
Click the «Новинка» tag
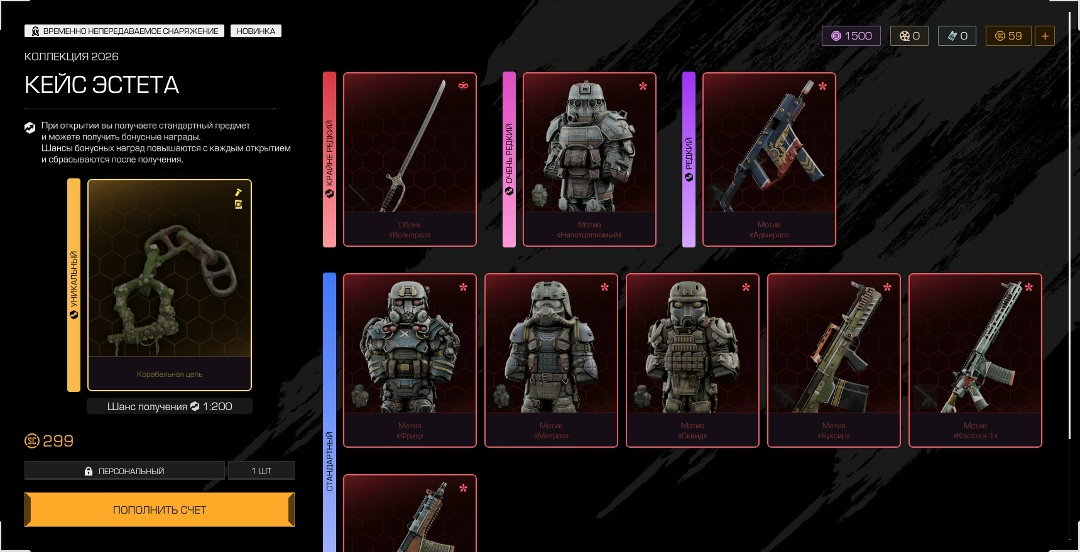(x=255, y=31)
